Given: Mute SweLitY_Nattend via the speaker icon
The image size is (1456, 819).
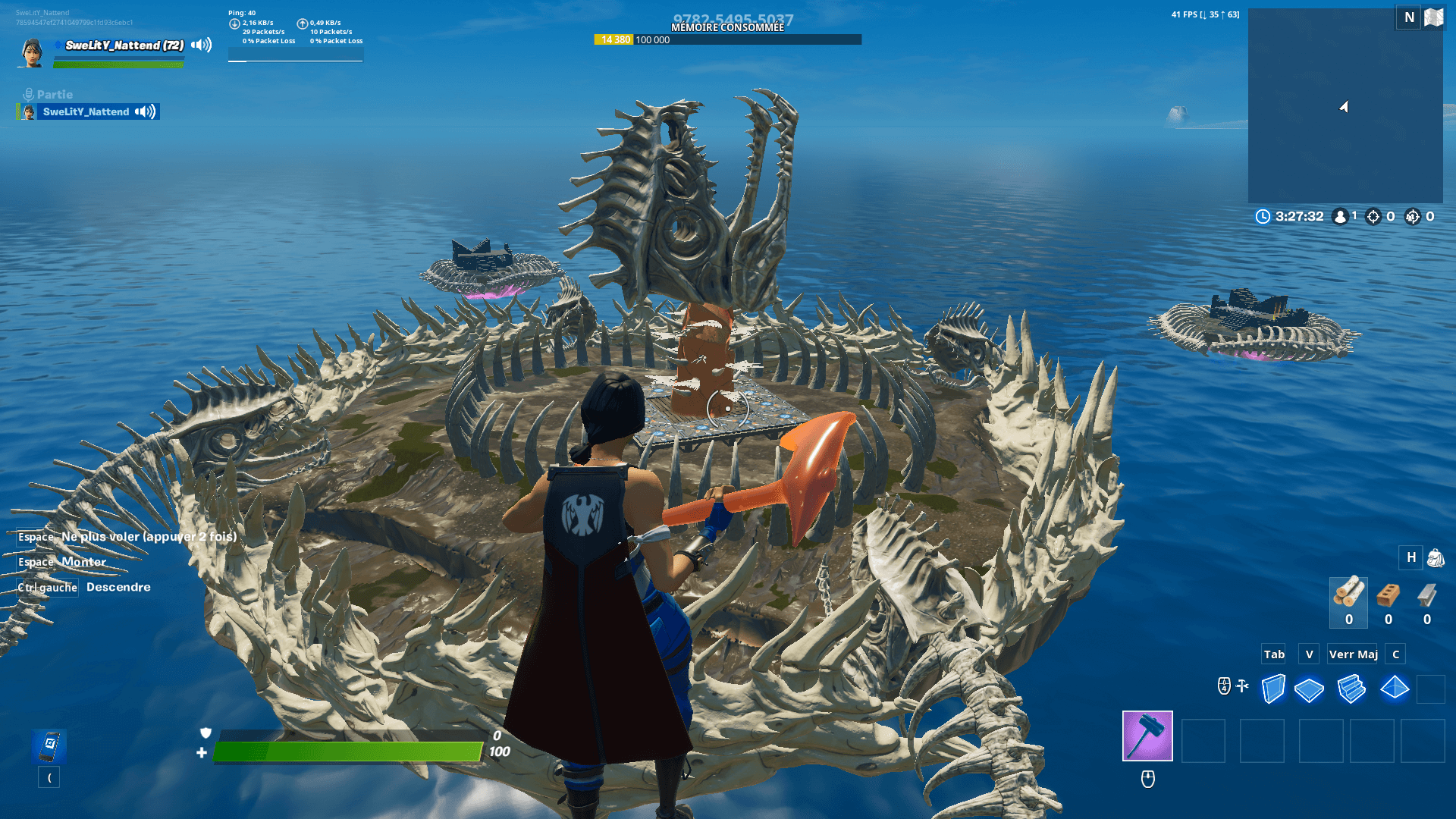Looking at the screenshot, I should coord(199,45).
